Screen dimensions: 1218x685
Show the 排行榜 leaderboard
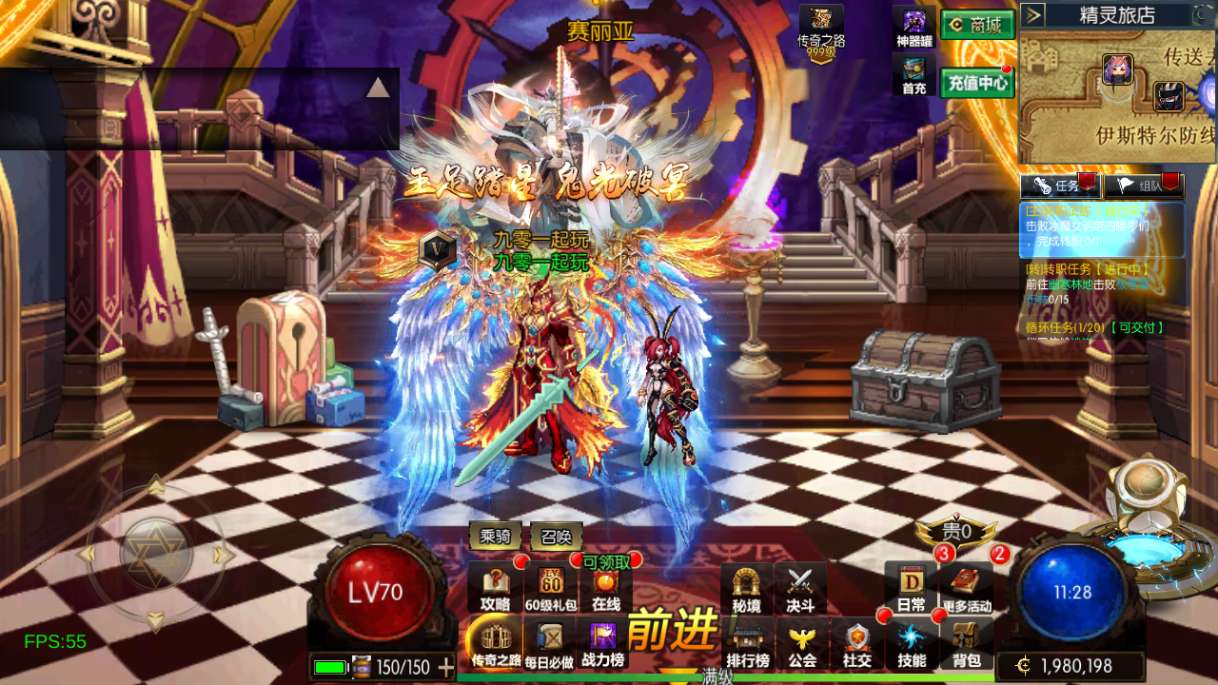tap(747, 644)
